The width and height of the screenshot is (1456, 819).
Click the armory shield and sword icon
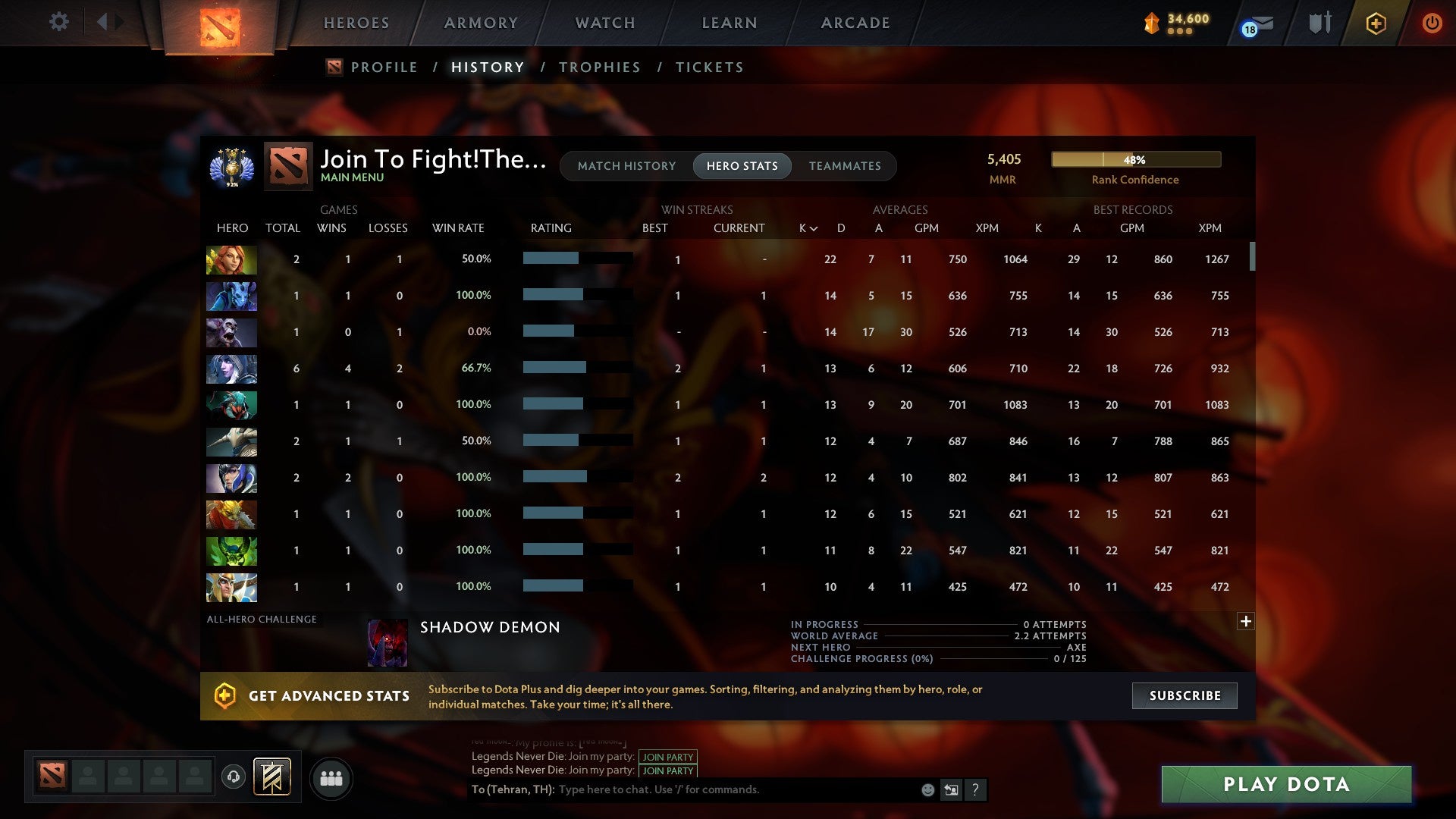point(1319,23)
